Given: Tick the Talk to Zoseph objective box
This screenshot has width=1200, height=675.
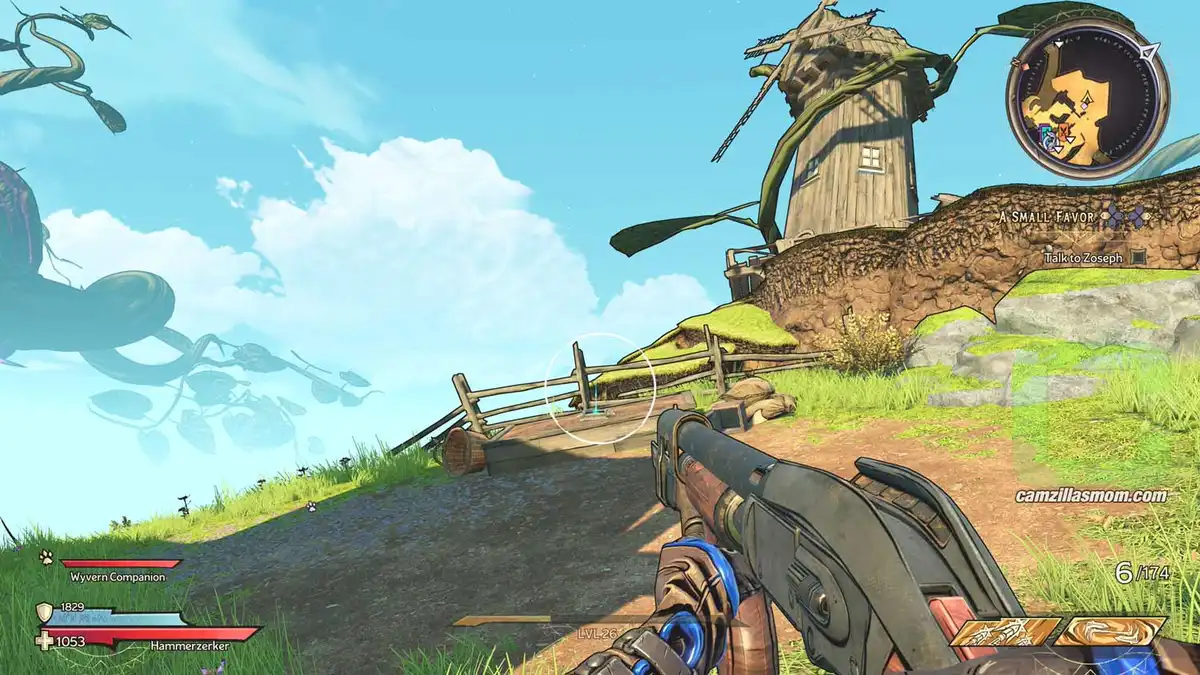Looking at the screenshot, I should pyautogui.click(x=1137, y=257).
